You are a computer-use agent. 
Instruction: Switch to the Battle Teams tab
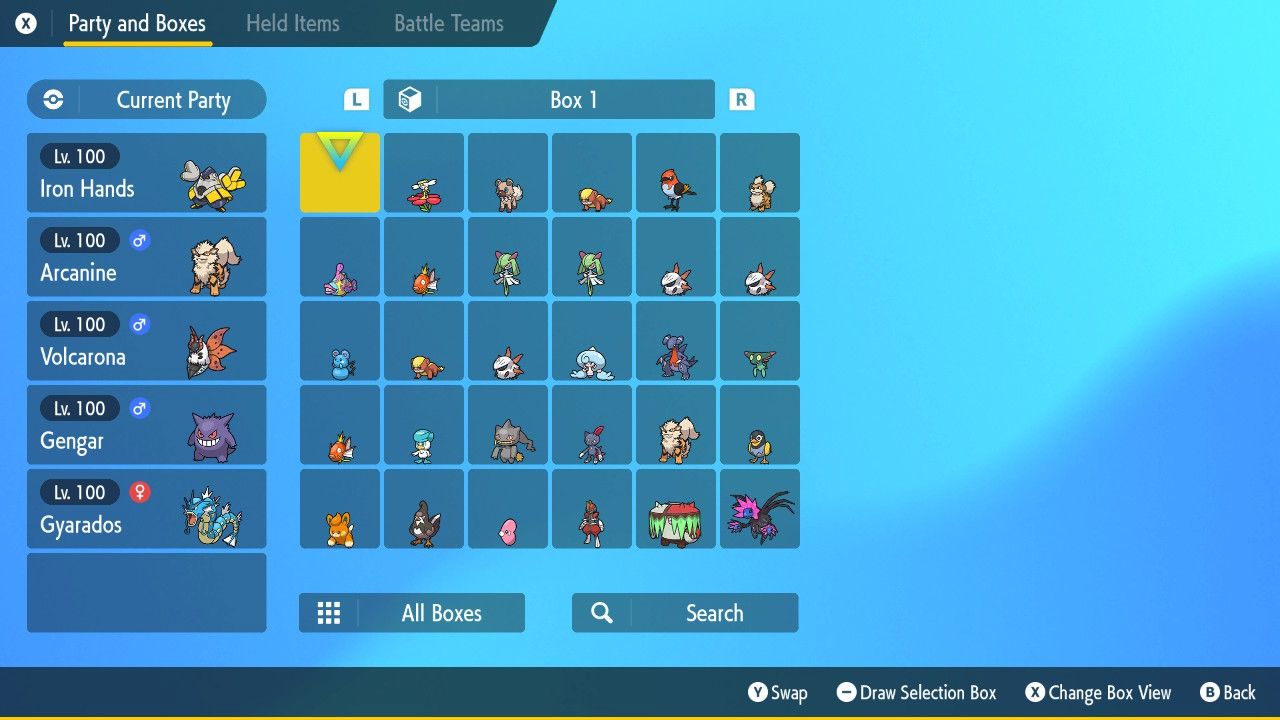pos(448,23)
